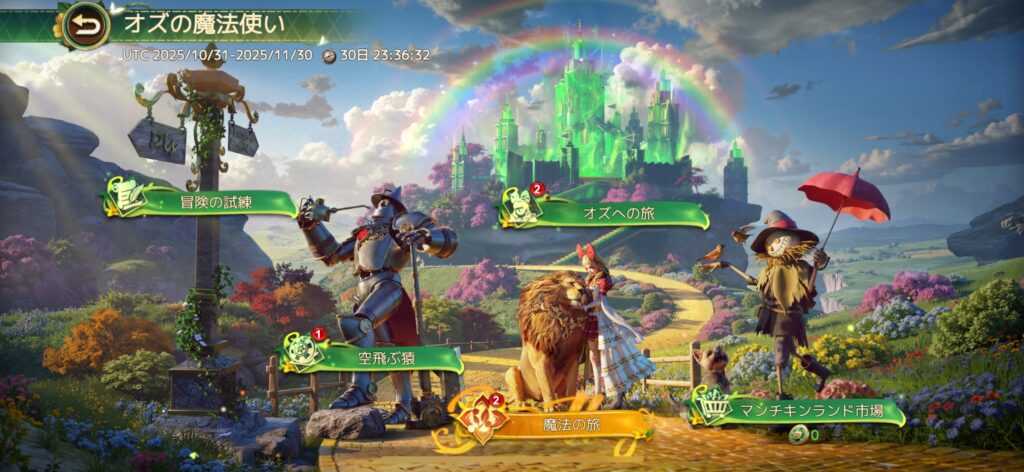Select the オズへの旅 event banner
The image size is (1024, 472).
click(603, 212)
